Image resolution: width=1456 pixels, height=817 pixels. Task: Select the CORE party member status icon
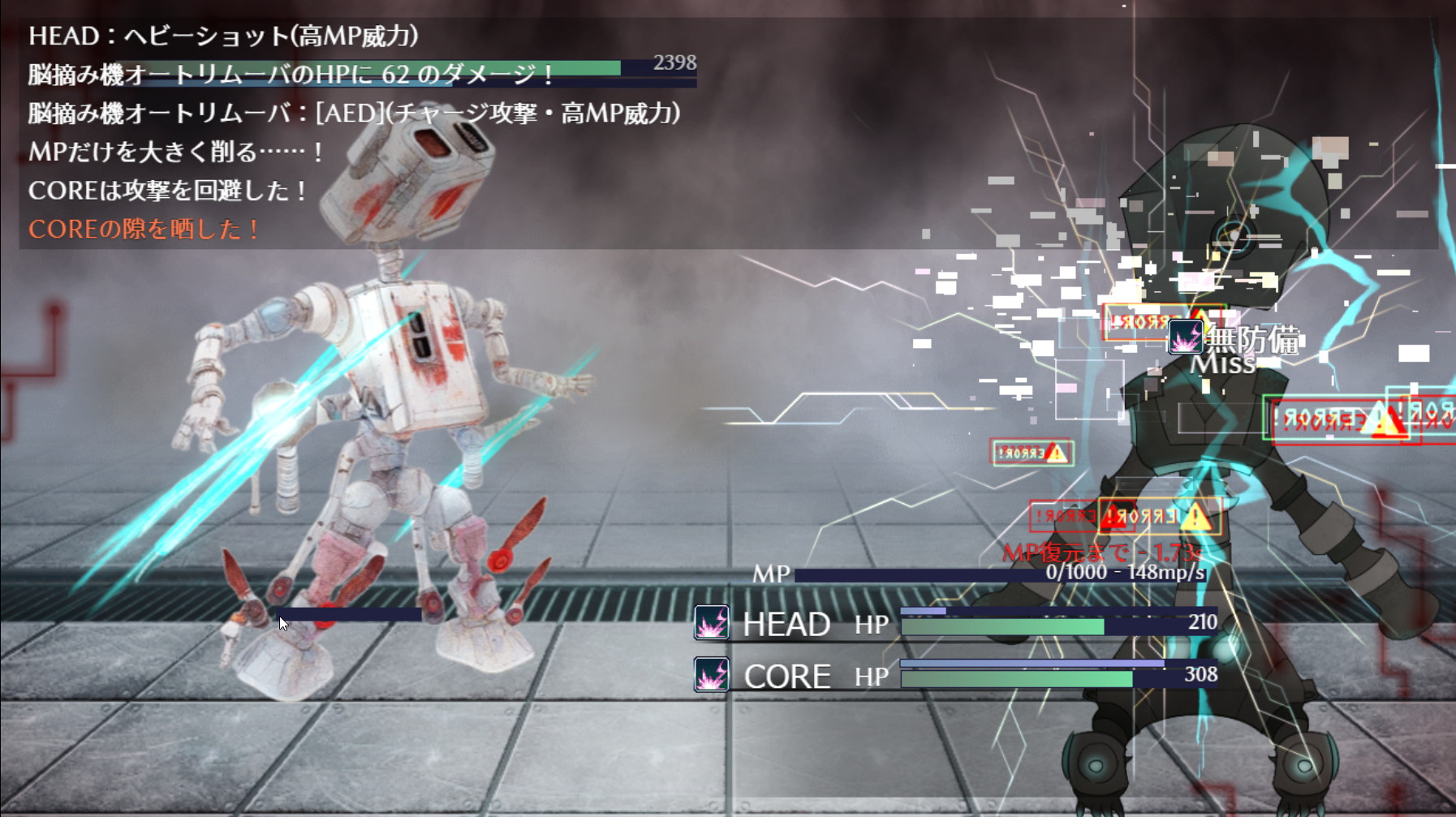pyautogui.click(x=712, y=675)
